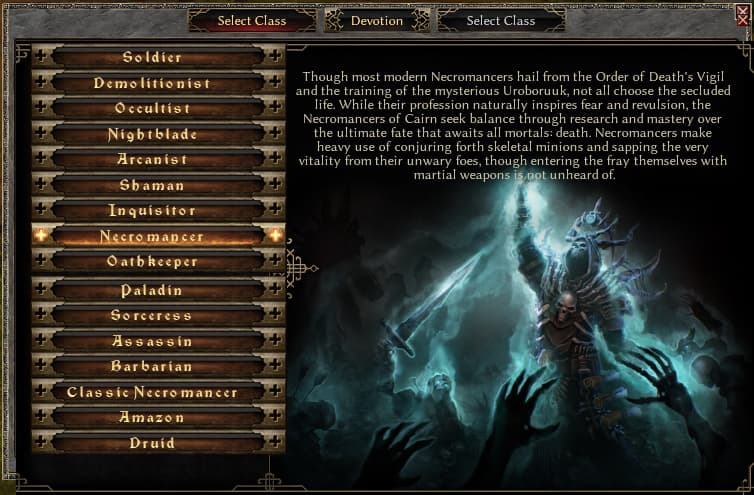Choose the Classic Necromancer class

coord(153,392)
